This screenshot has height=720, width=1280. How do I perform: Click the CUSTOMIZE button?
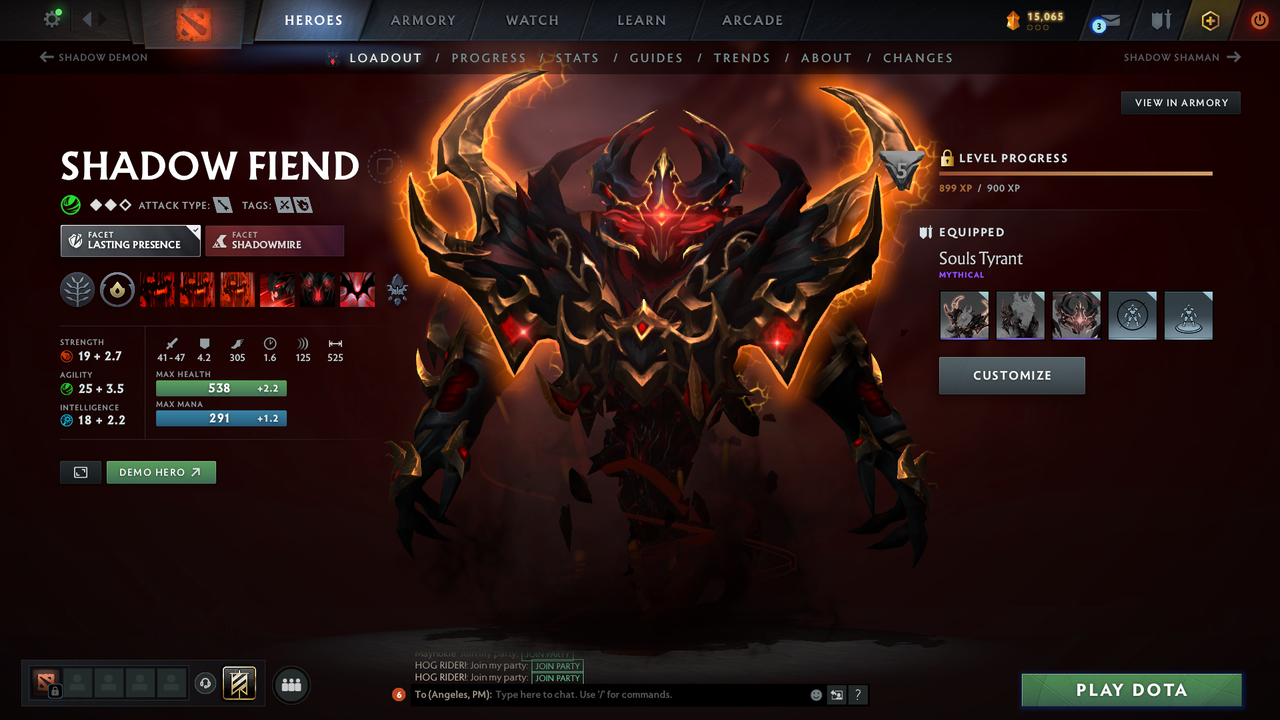pos(1011,375)
